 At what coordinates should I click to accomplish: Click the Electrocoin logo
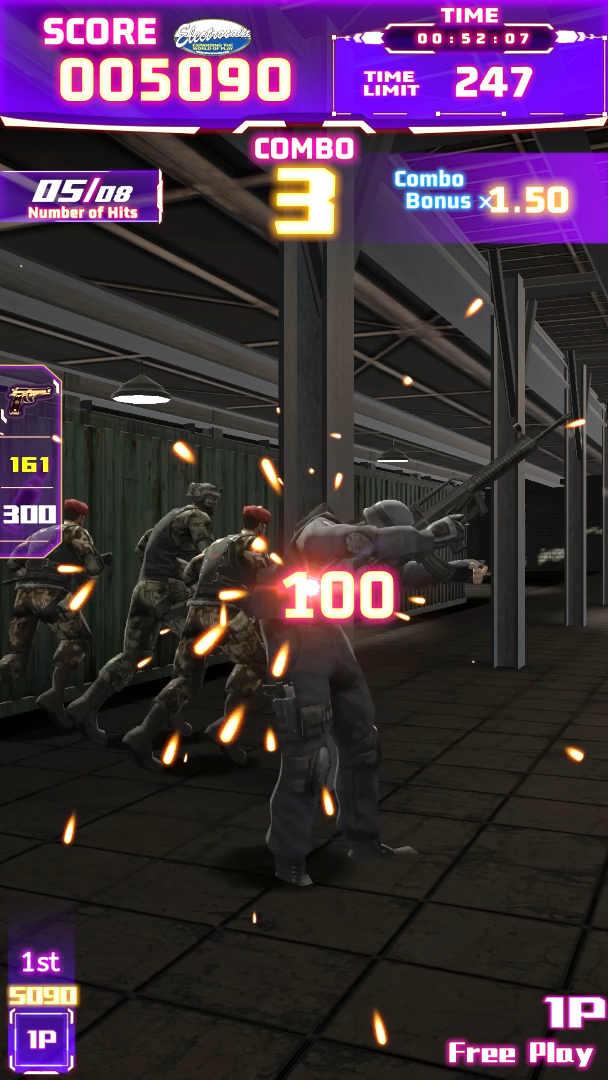coord(212,37)
